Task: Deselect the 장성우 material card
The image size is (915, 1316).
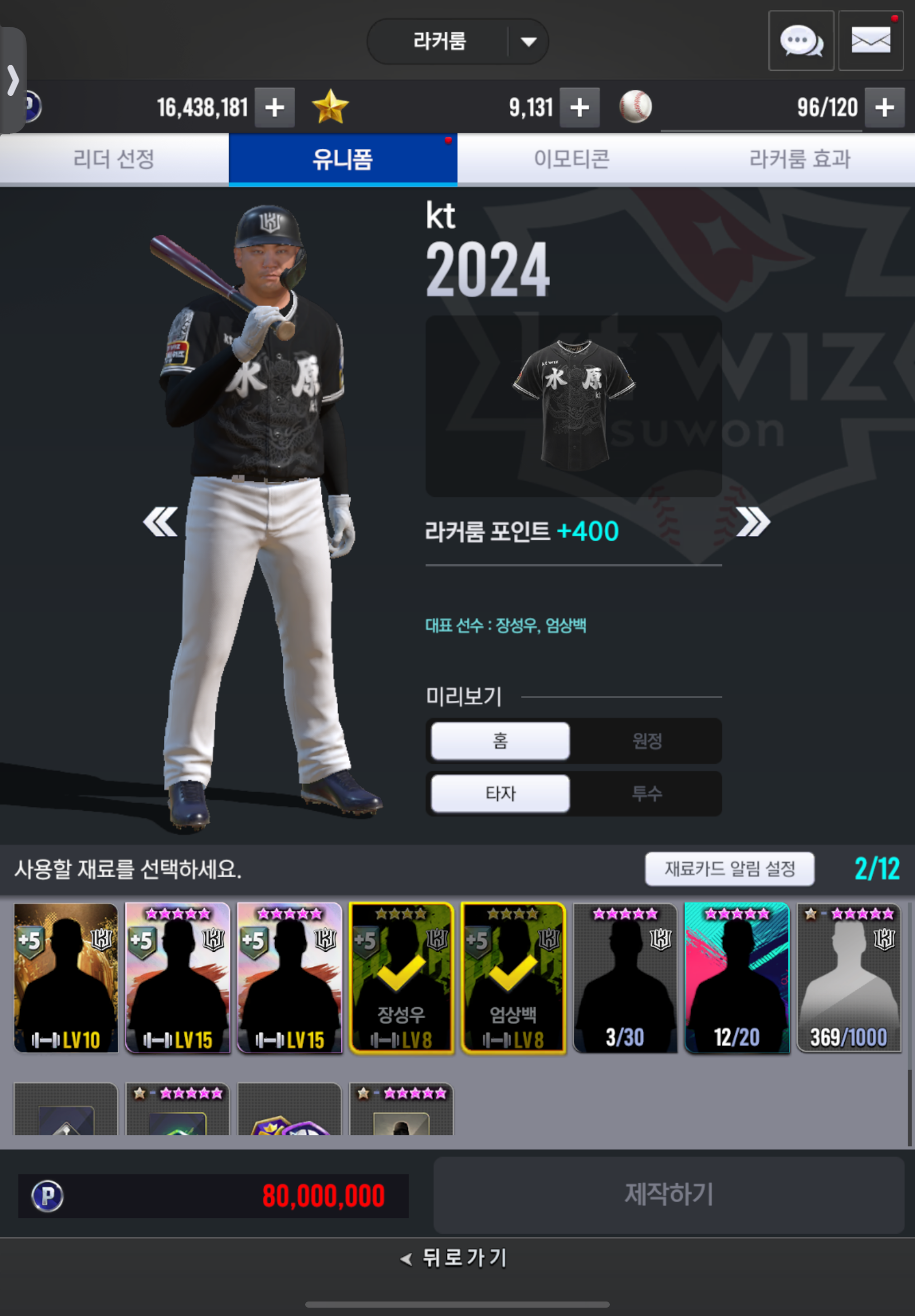Action: point(401,978)
